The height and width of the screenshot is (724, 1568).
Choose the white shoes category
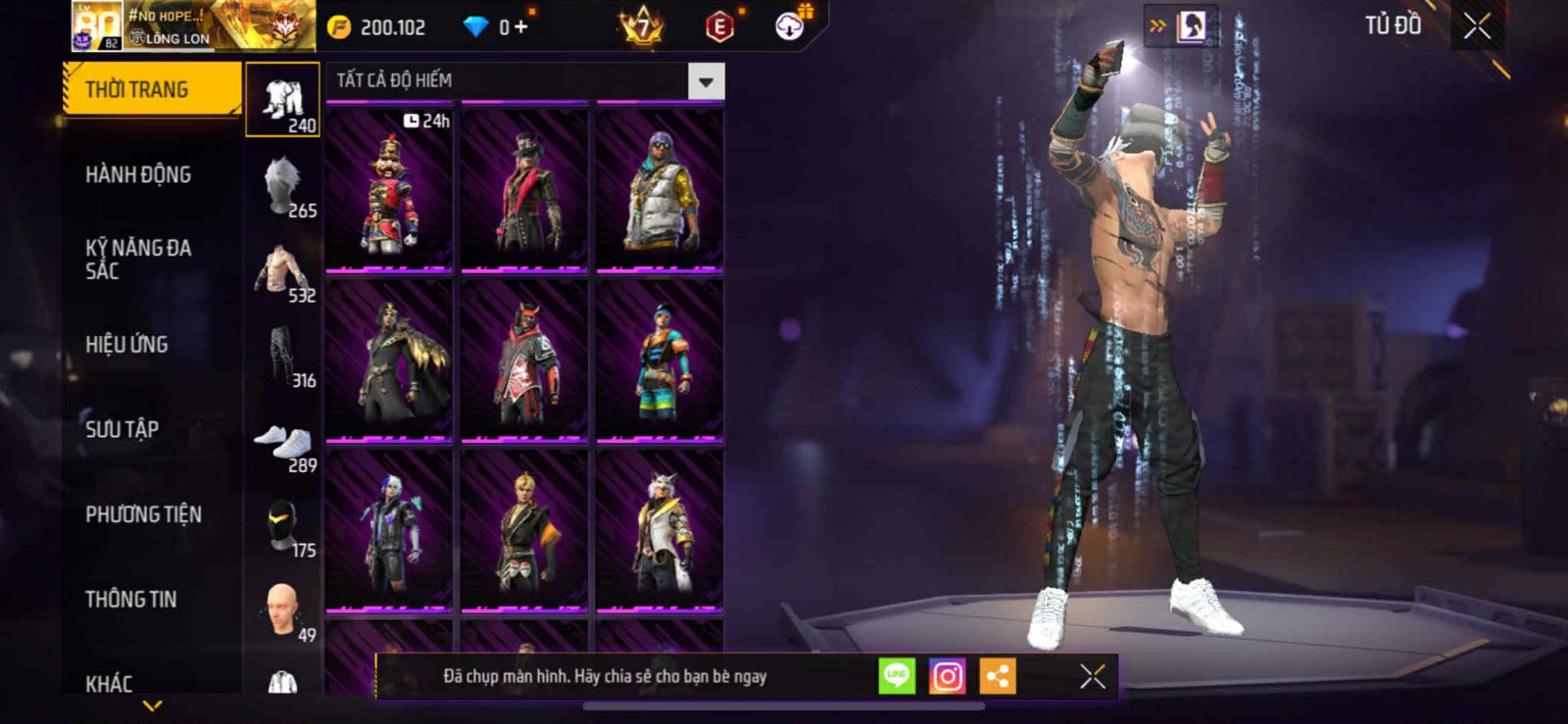click(282, 441)
